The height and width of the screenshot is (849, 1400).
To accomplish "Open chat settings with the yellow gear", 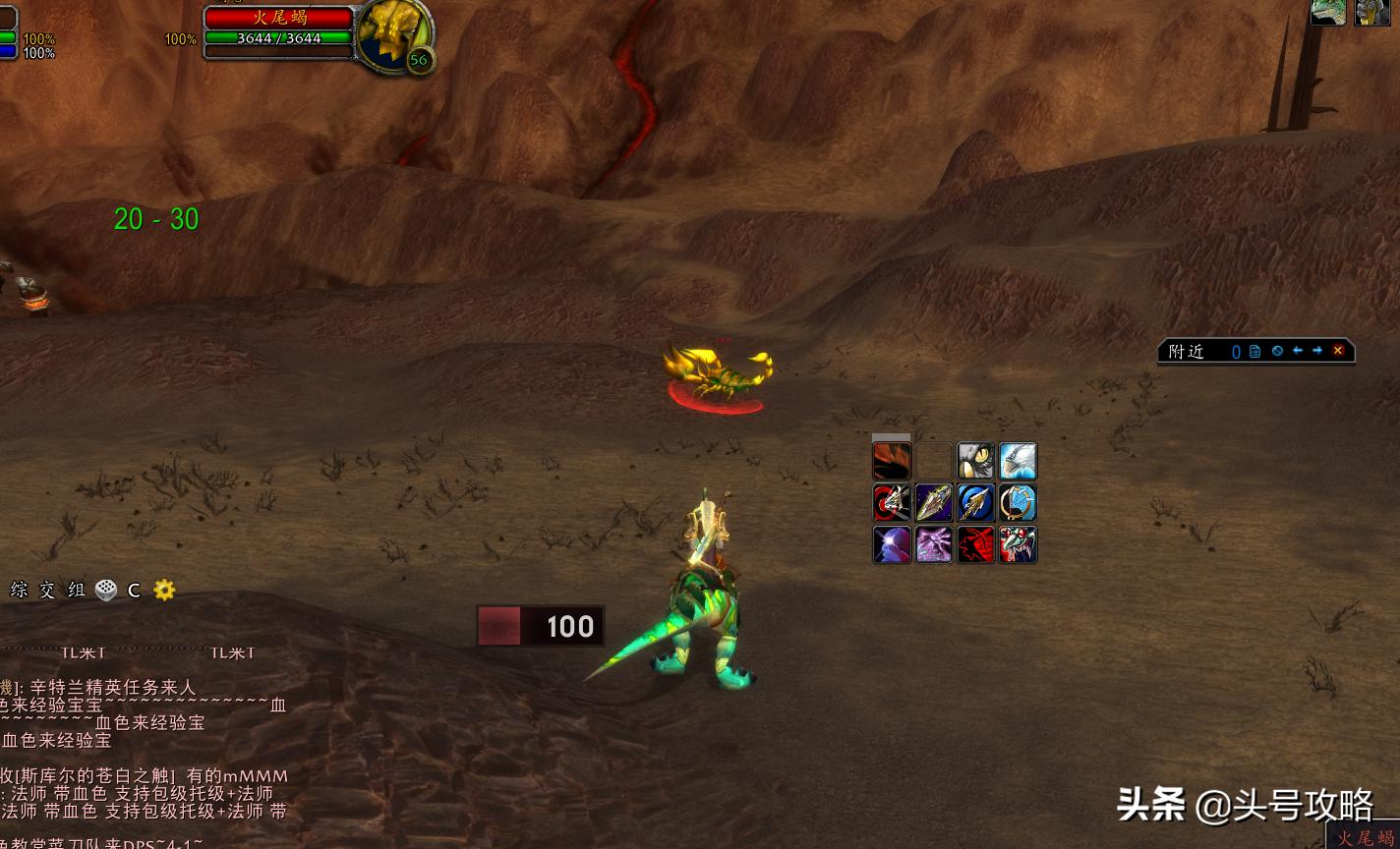I will tap(164, 590).
